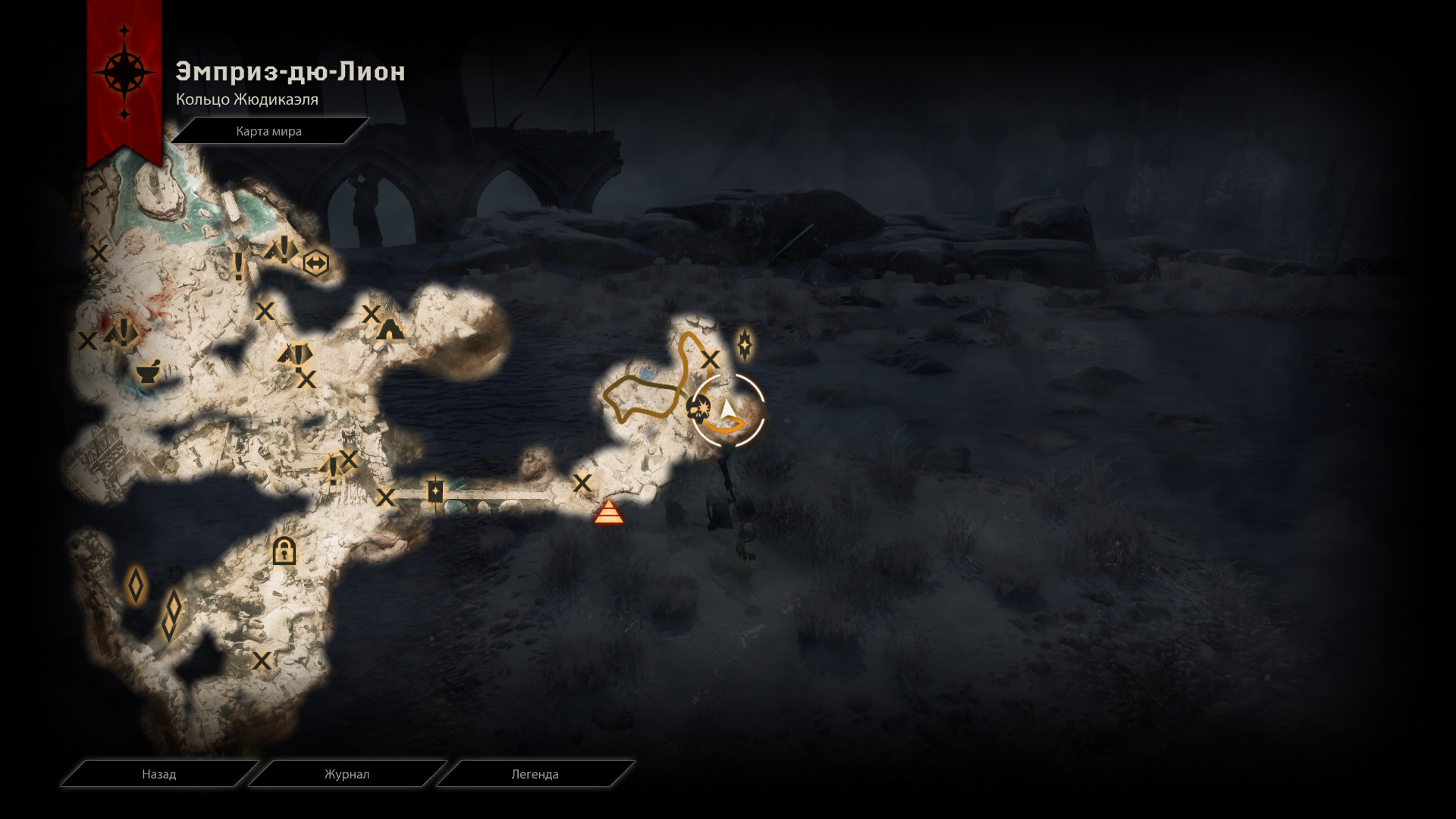Select the padlock marker on the map
Viewport: 1456px width, 819px height.
284,550
